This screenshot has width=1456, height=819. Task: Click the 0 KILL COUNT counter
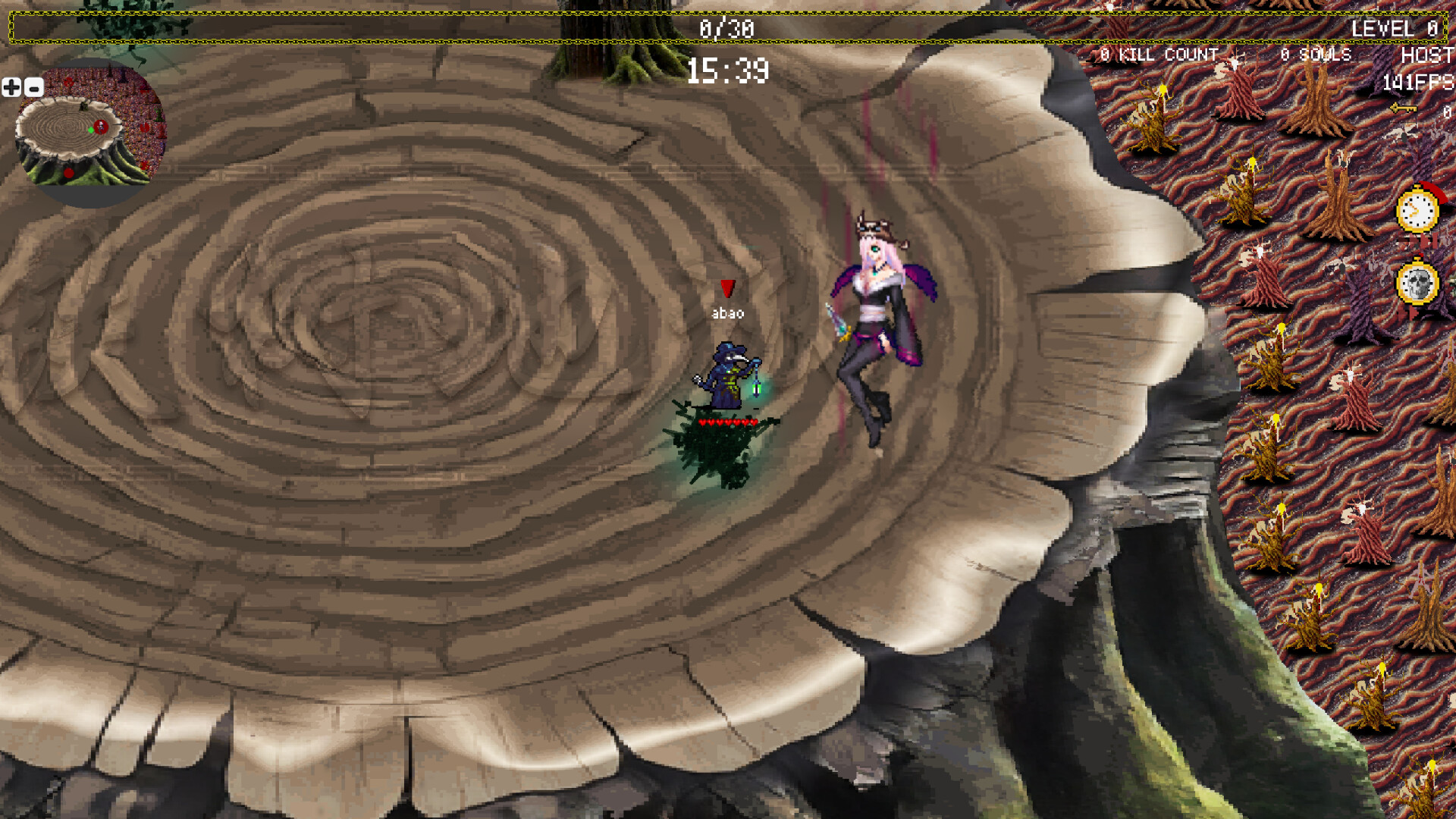1159,55
